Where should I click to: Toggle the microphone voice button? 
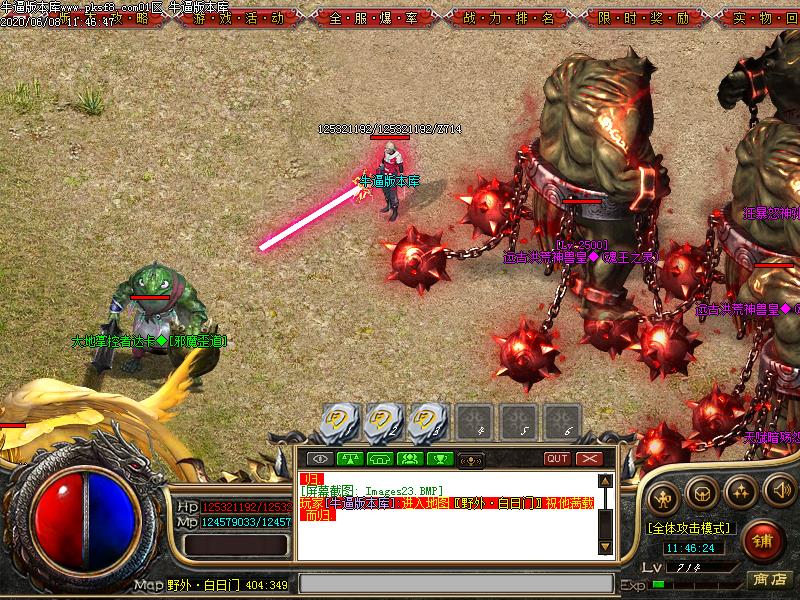point(470,459)
